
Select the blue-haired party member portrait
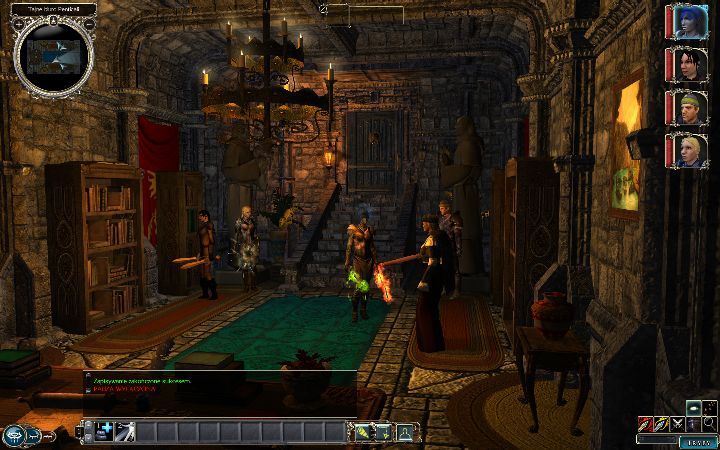(689, 24)
